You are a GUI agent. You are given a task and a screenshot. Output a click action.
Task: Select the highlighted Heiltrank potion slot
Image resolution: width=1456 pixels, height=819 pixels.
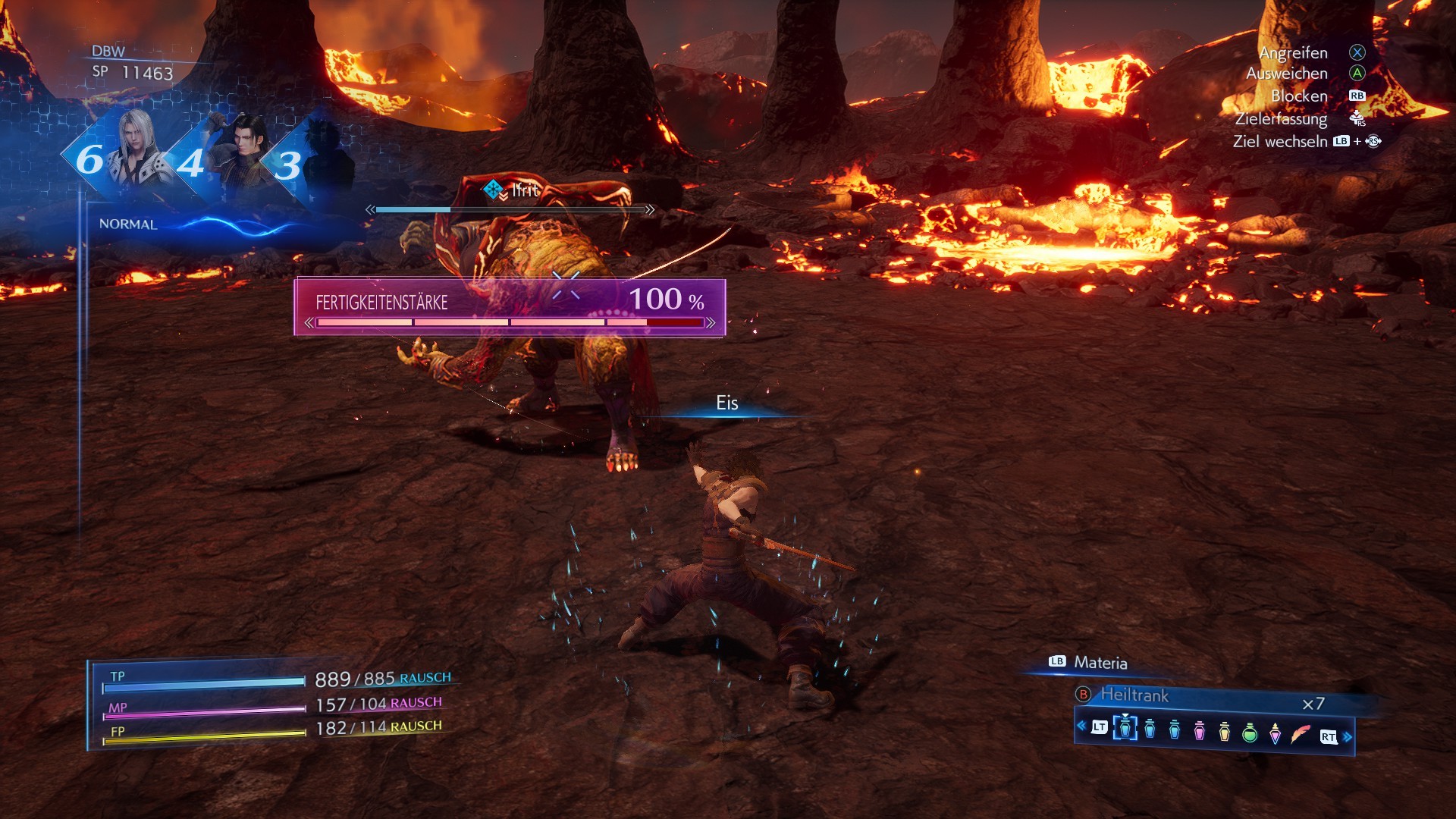point(1125,729)
